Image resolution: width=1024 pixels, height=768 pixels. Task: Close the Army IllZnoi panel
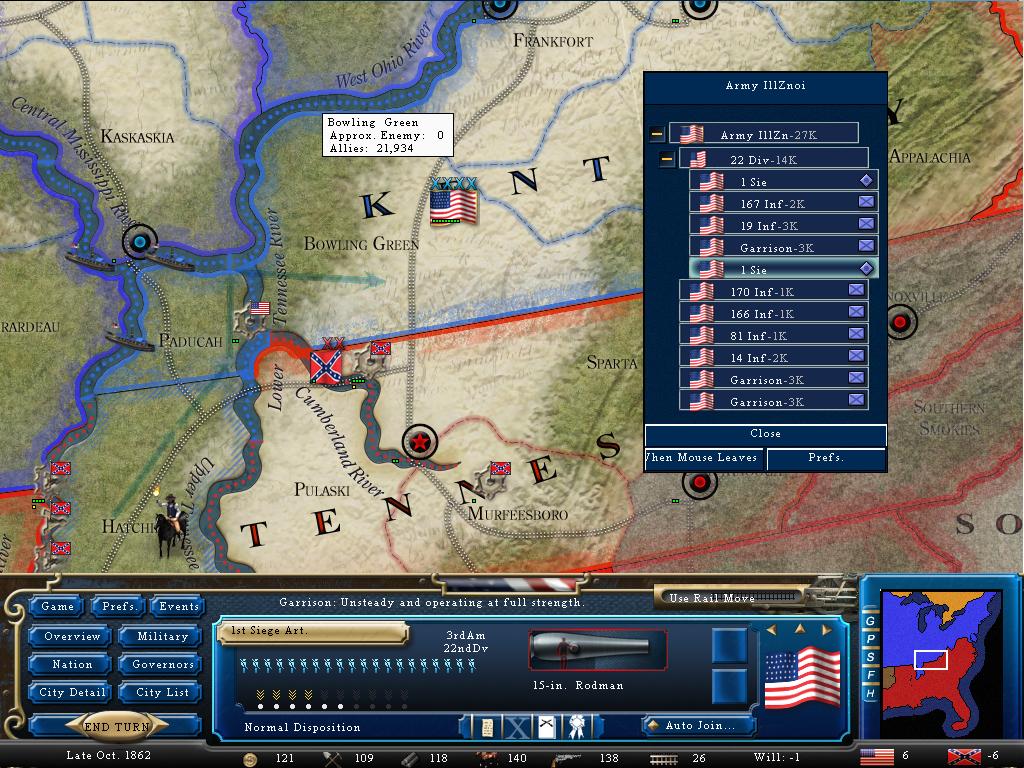point(765,434)
